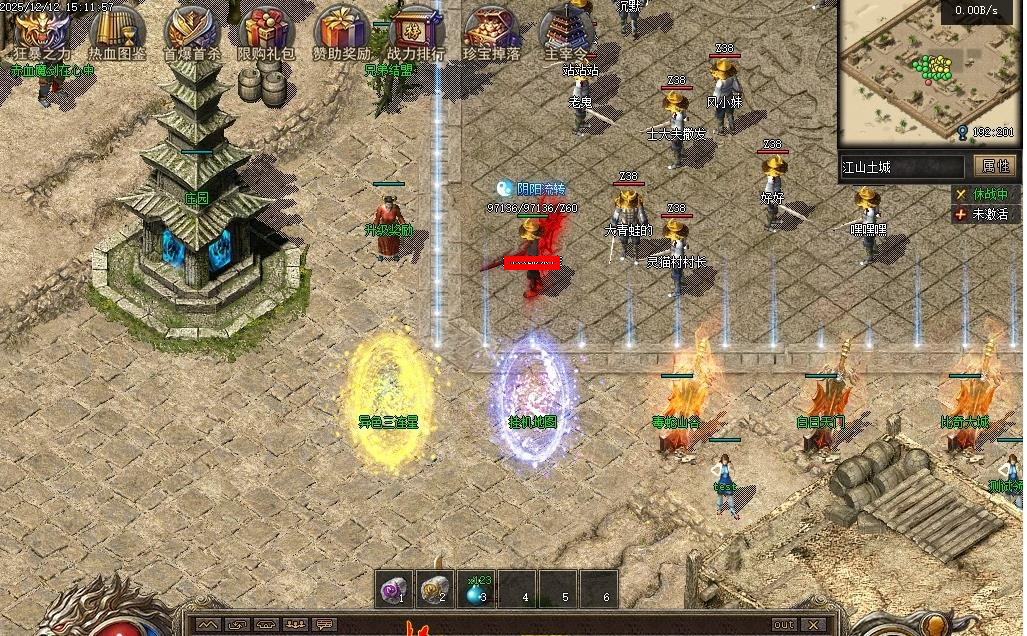This screenshot has height=636, width=1027.
Task: Open the 属性 attributes button
Action: click(995, 166)
